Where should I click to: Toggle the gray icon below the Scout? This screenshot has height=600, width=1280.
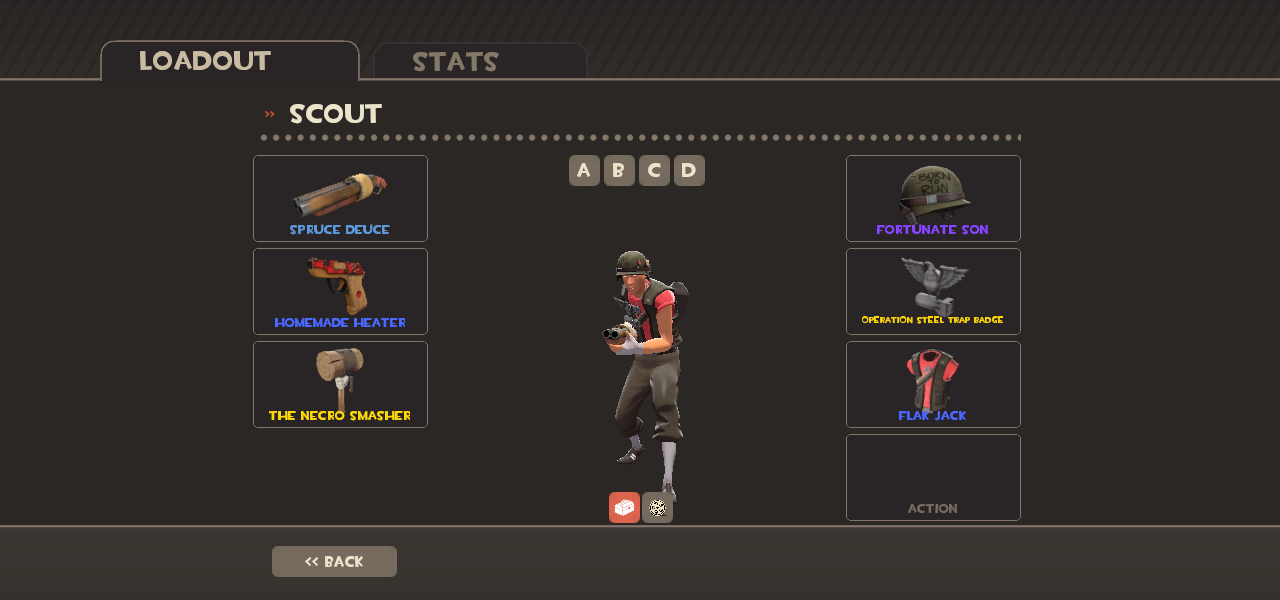pyautogui.click(x=657, y=507)
